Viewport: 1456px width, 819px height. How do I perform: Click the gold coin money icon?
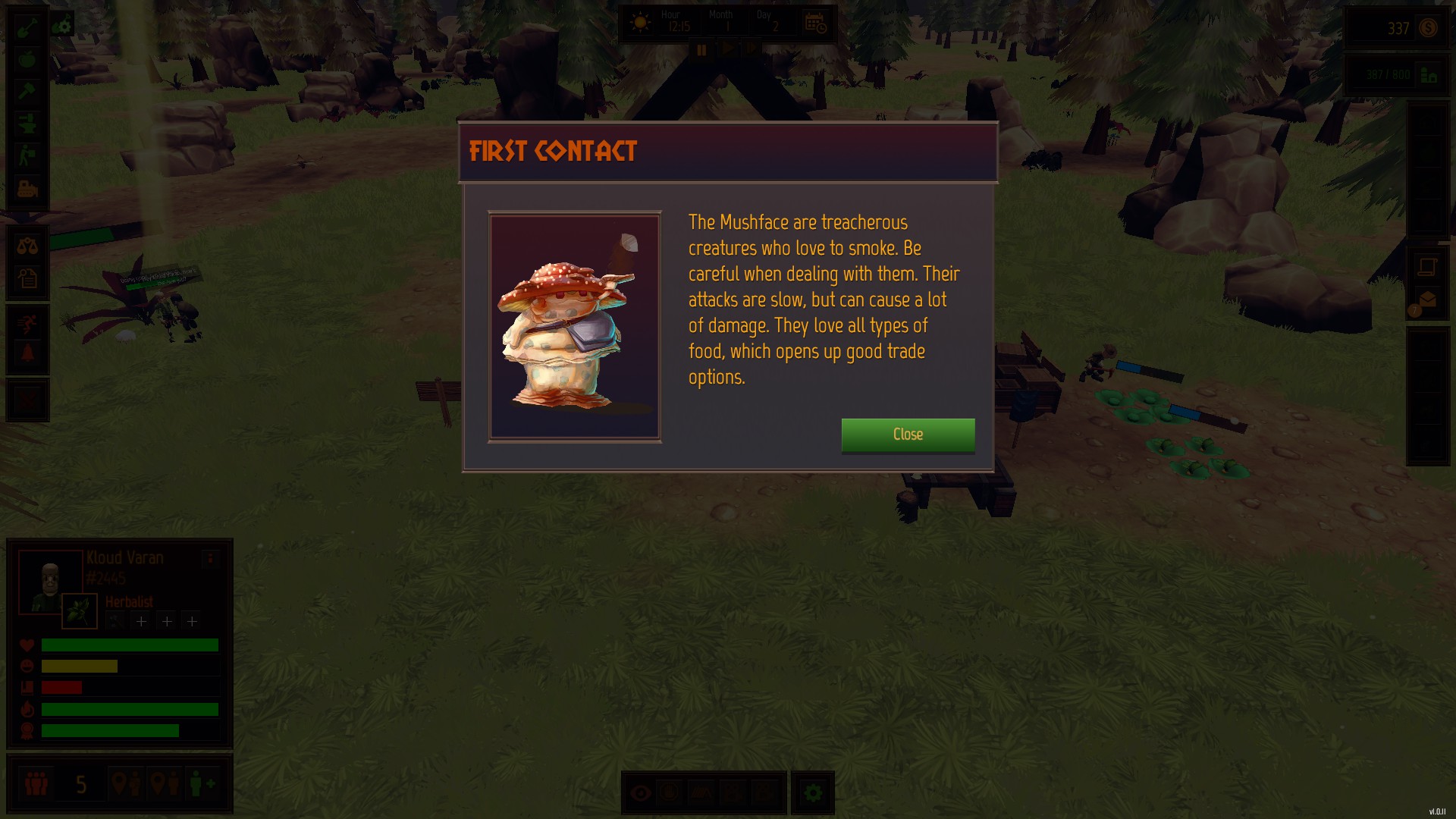click(1428, 29)
